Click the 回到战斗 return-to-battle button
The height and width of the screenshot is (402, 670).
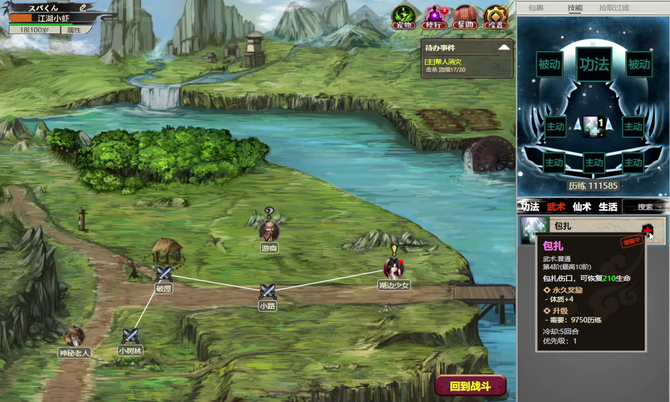[x=470, y=386]
